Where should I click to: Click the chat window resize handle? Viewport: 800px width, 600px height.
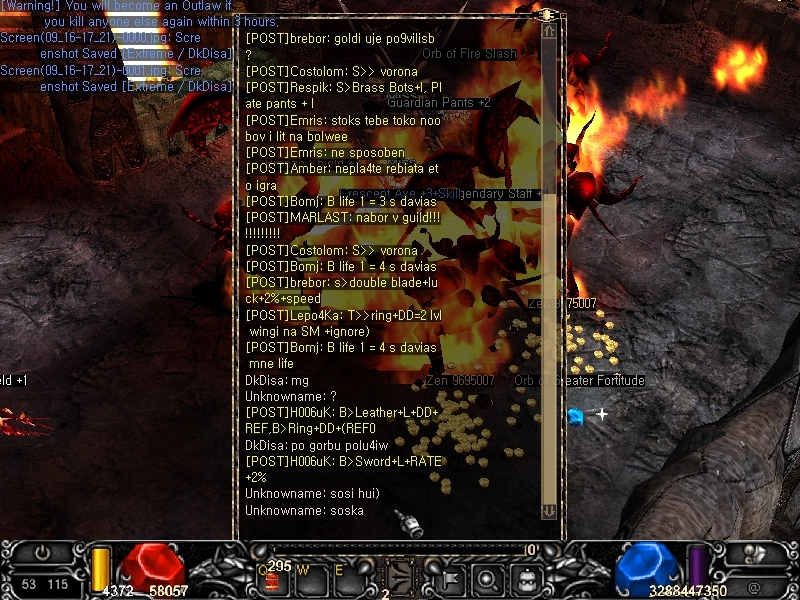point(549,14)
